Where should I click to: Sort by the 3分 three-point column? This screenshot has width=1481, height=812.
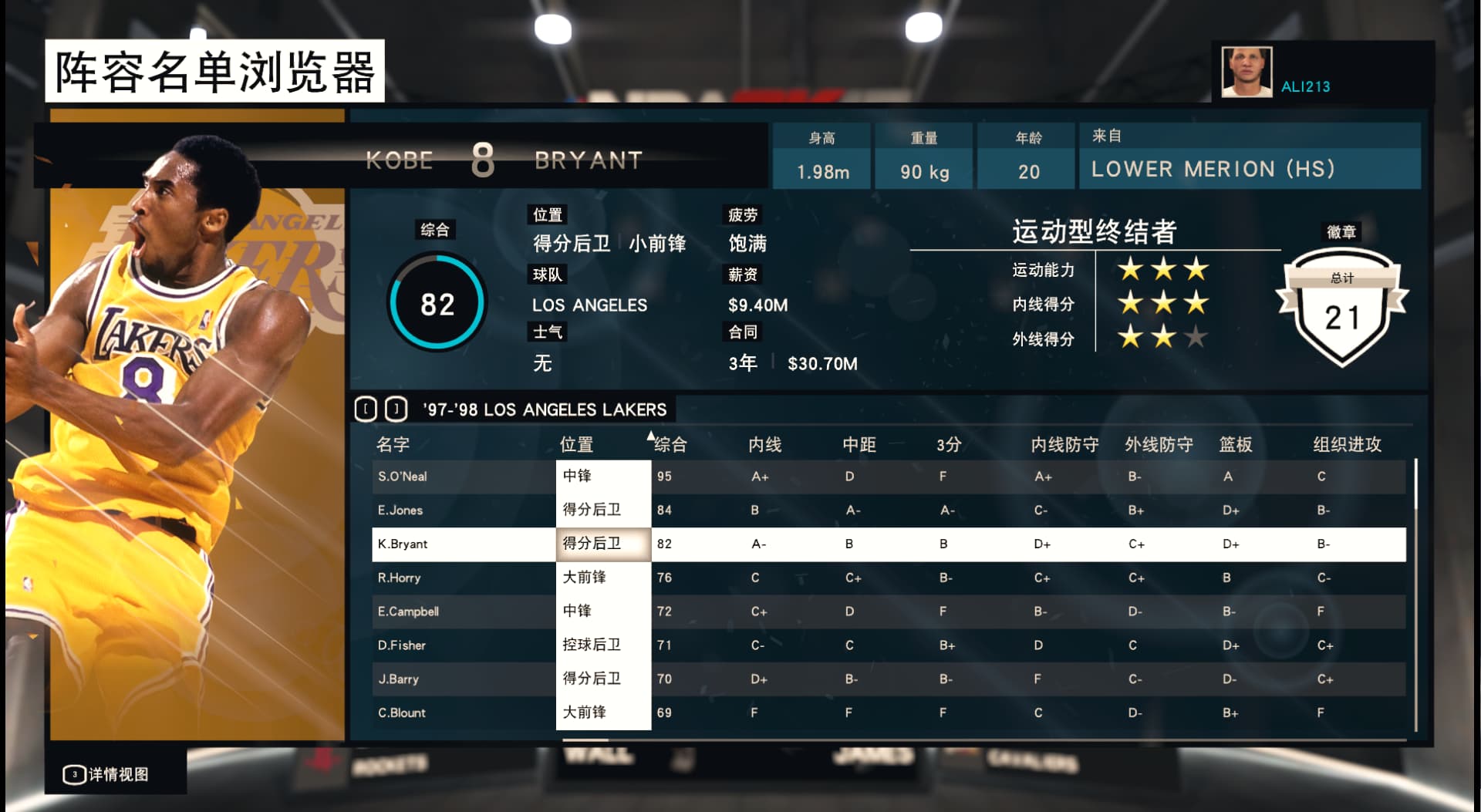point(949,444)
